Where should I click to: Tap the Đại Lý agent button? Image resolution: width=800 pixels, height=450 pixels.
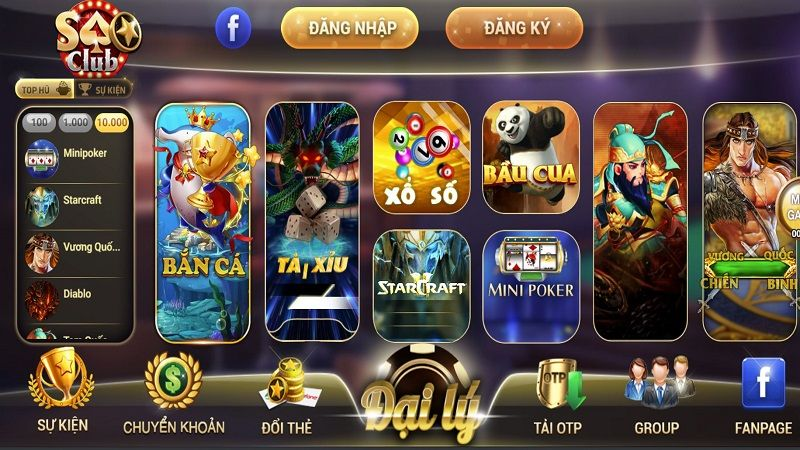(x=421, y=402)
